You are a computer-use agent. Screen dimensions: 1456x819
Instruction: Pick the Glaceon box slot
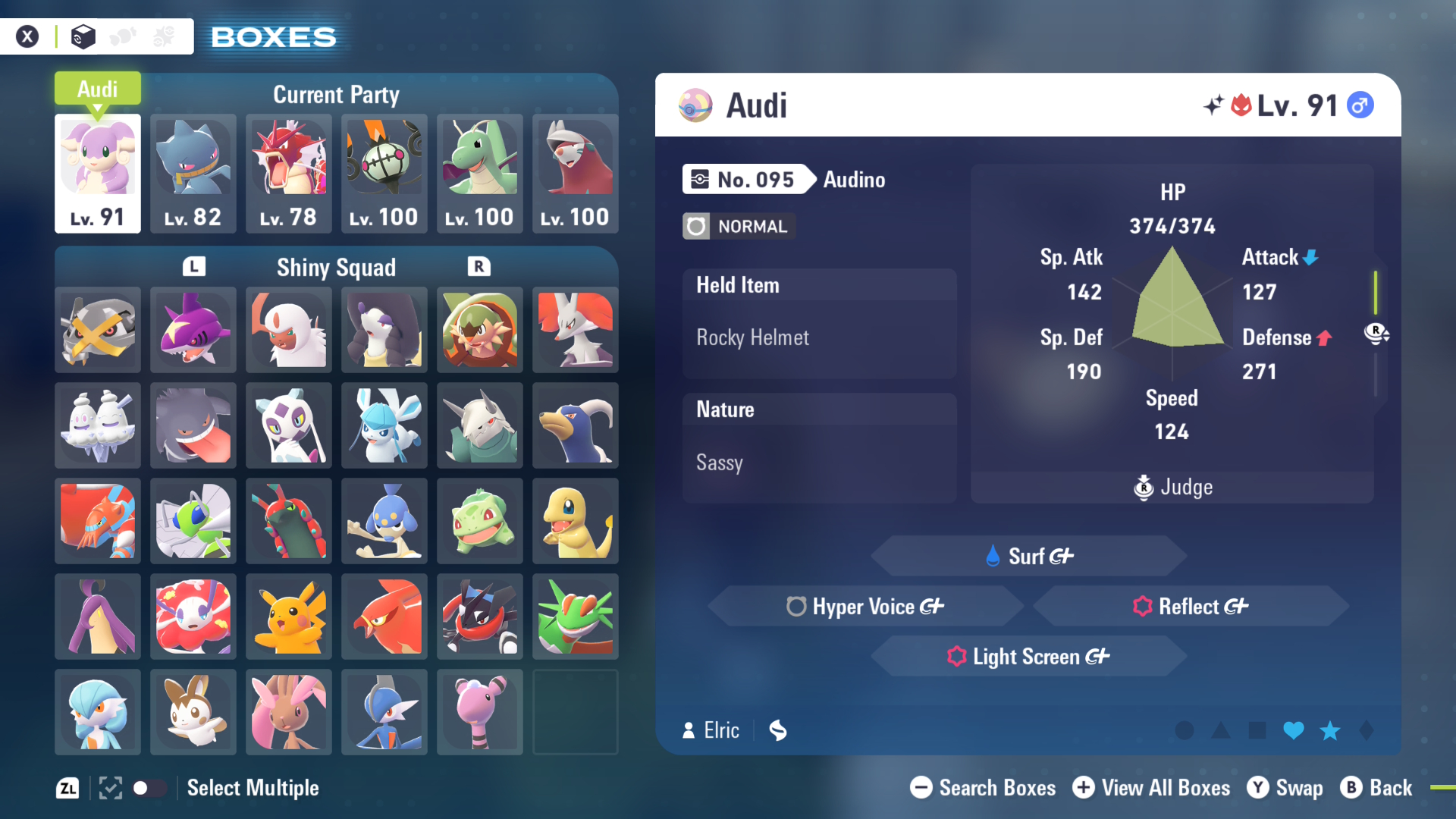click(x=384, y=425)
